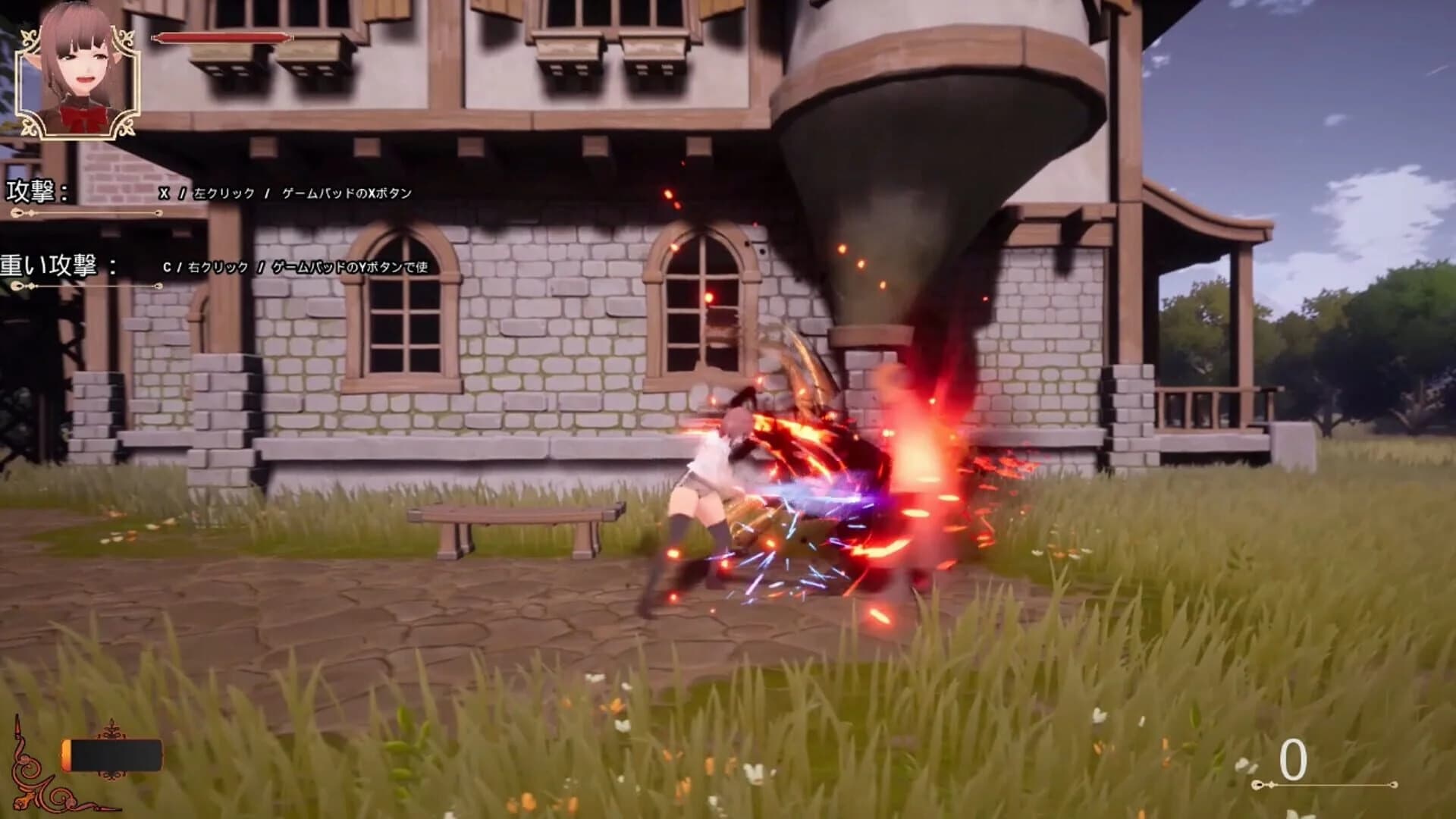The width and height of the screenshot is (1456, 819).
Task: Expand the 攻撃 keybinding description row
Action: pyautogui.click(x=288, y=193)
